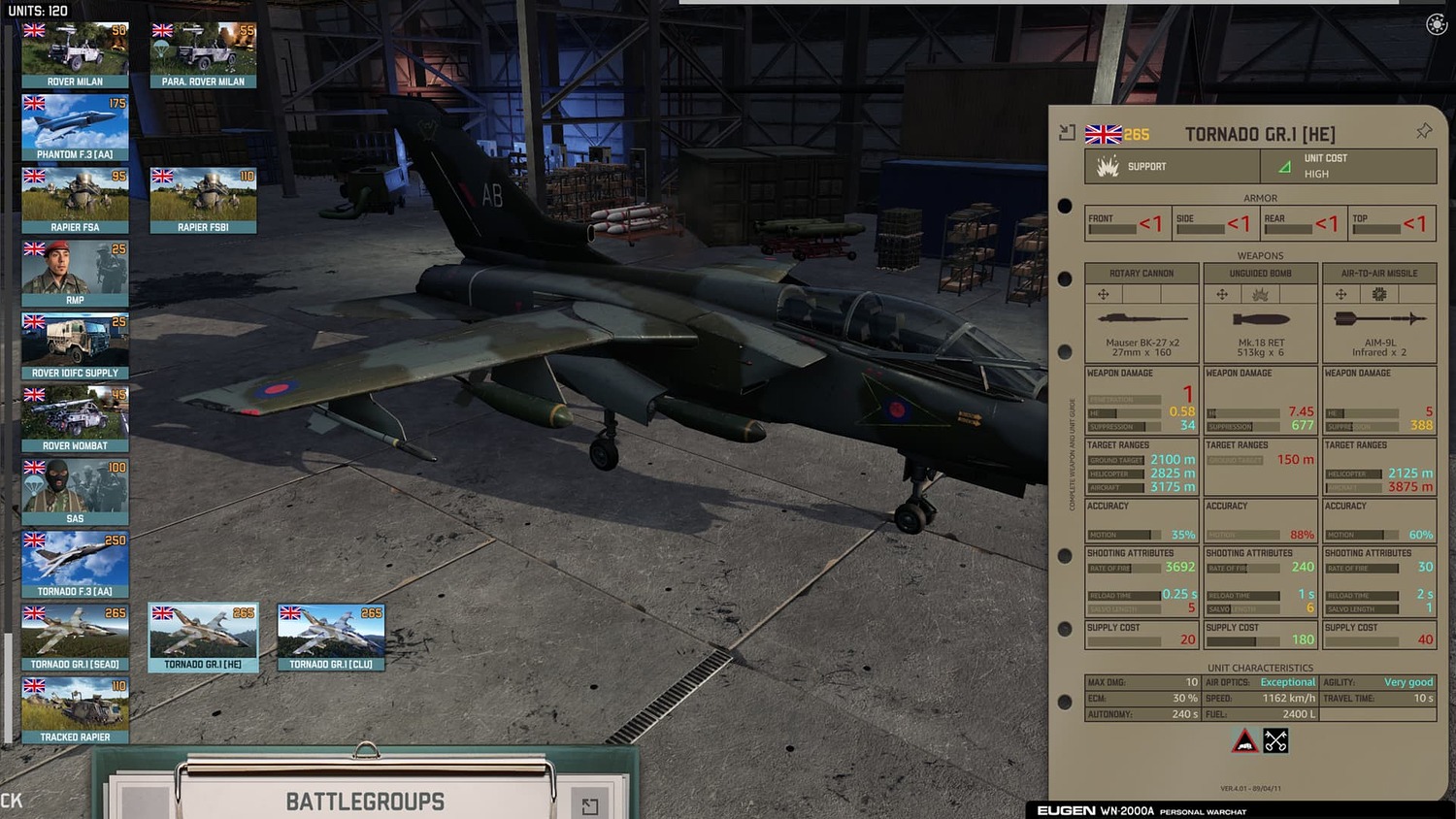
Task: Select the Tracked Rapier unit thumbnail
Action: click(75, 708)
